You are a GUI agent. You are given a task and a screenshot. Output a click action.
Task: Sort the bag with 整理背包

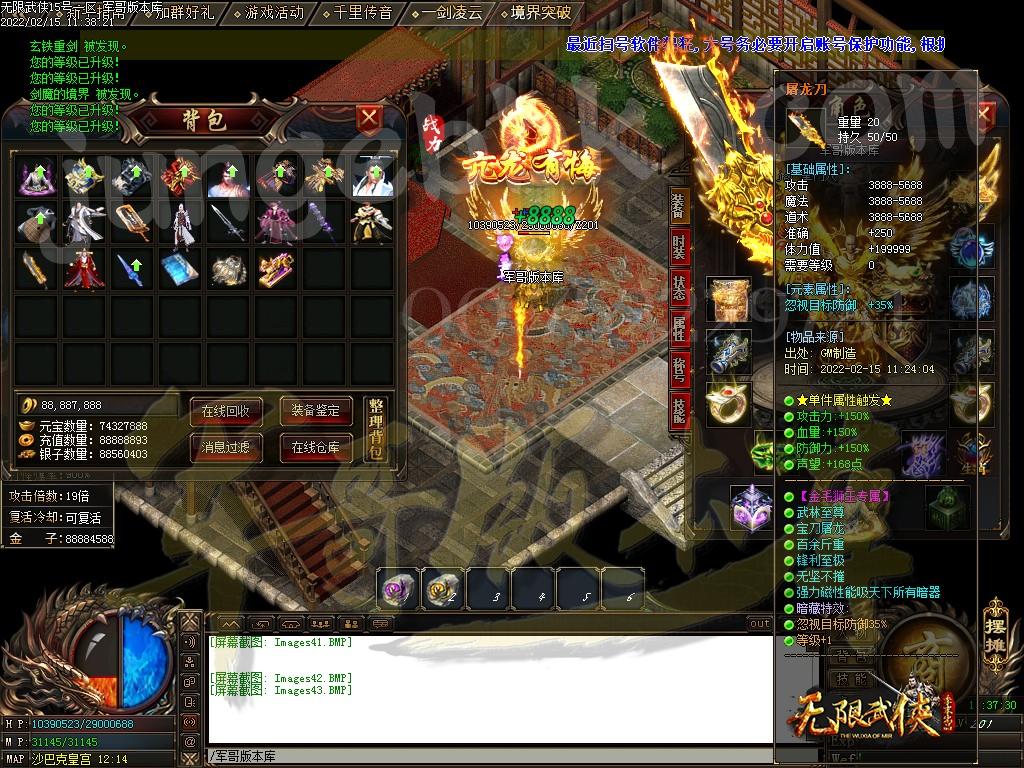pyautogui.click(x=375, y=428)
